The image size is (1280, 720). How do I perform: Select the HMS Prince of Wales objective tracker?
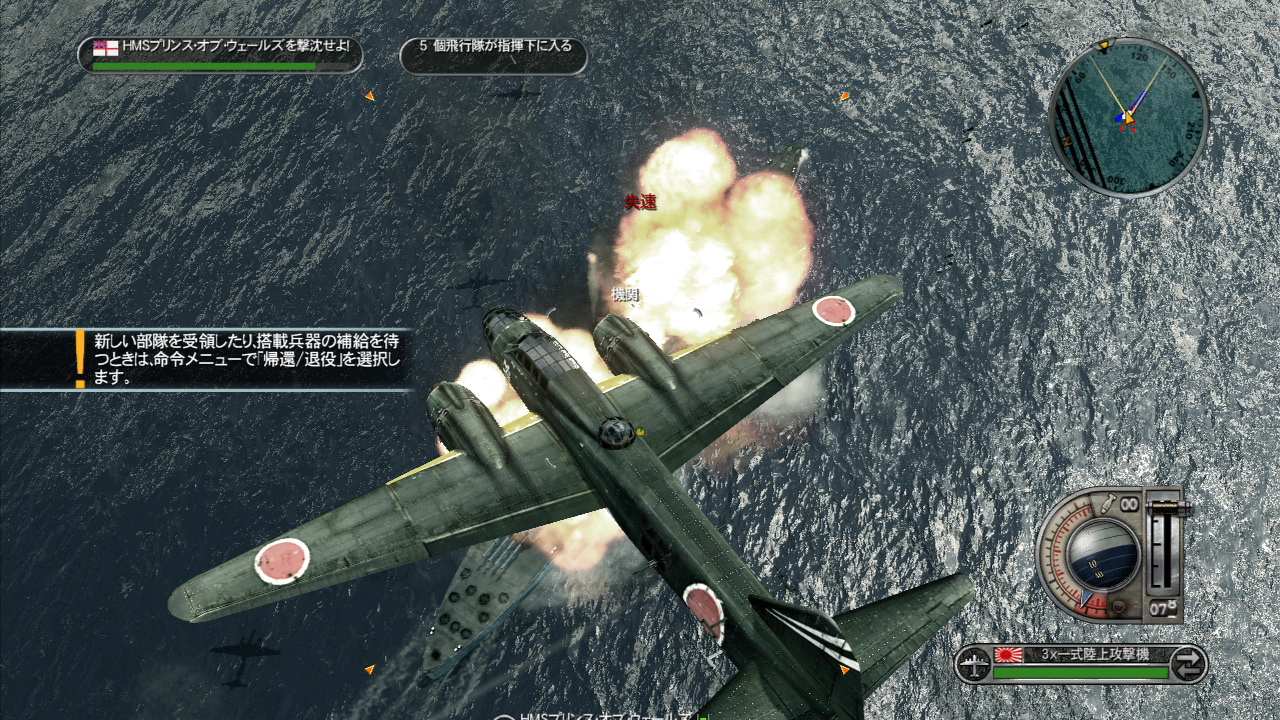pos(220,54)
